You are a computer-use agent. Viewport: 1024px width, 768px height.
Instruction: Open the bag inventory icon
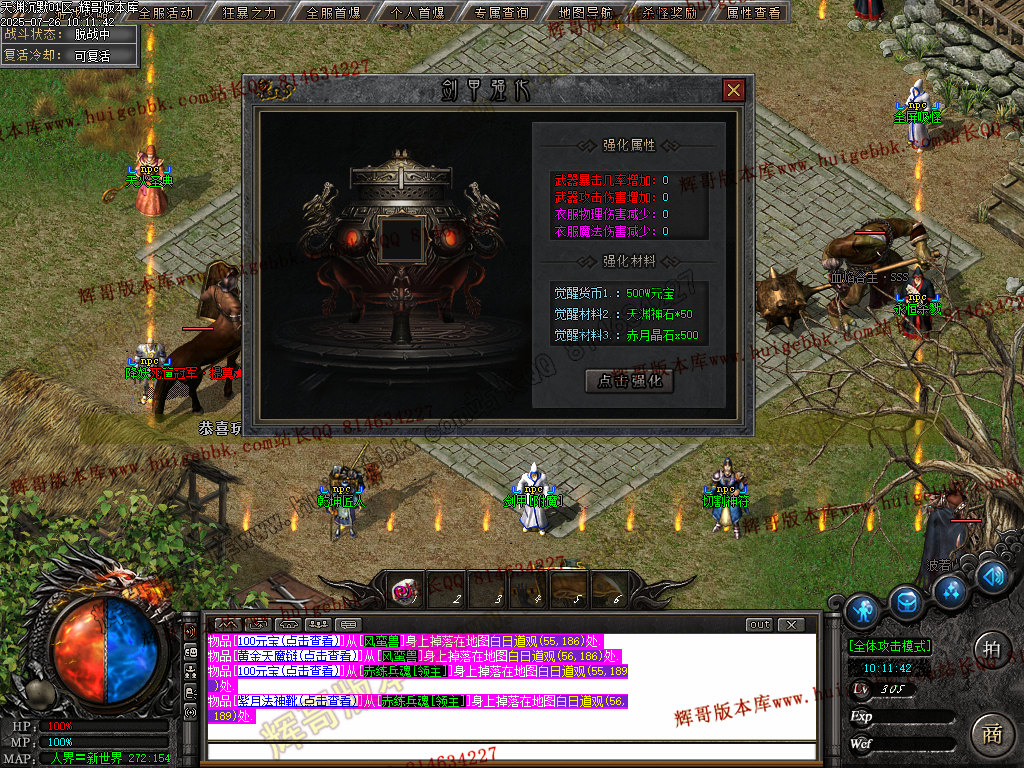coord(908,601)
